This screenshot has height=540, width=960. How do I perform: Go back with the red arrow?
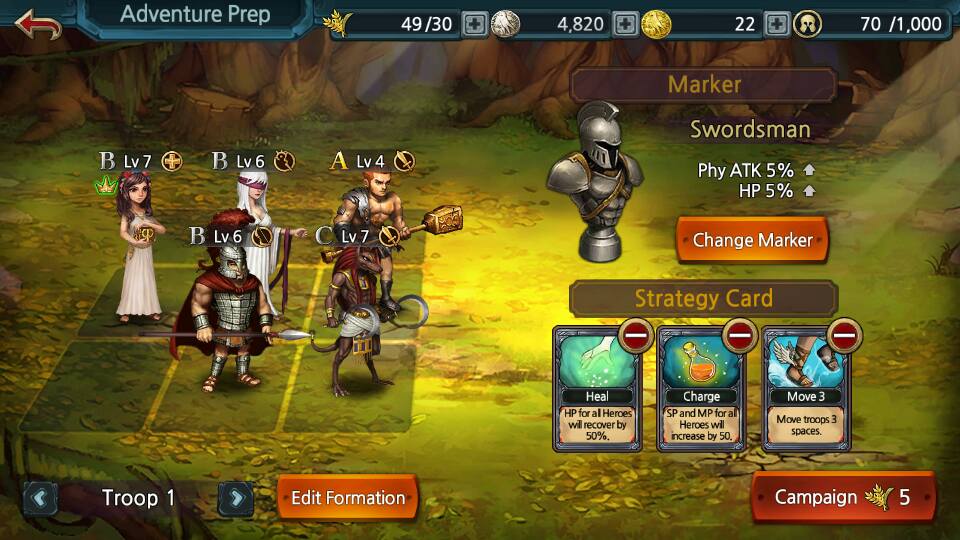point(38,24)
